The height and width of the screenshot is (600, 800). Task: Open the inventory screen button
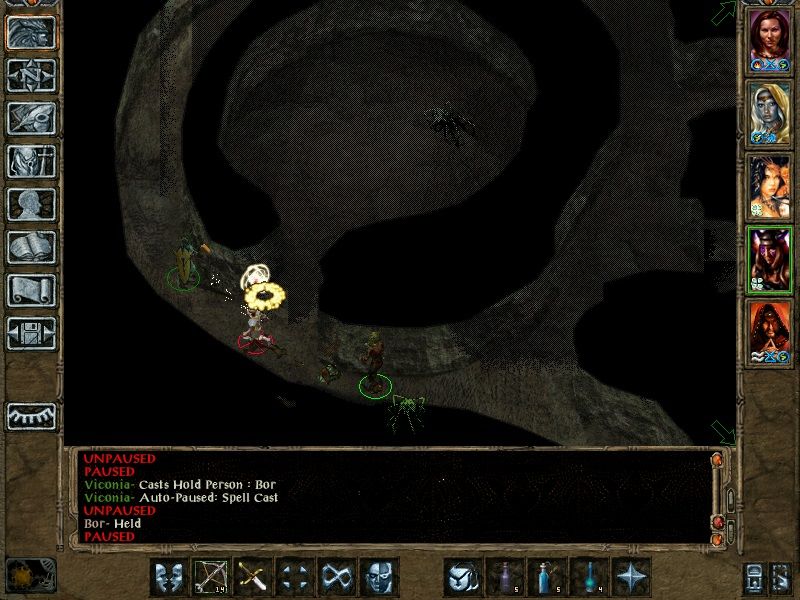coord(31,161)
